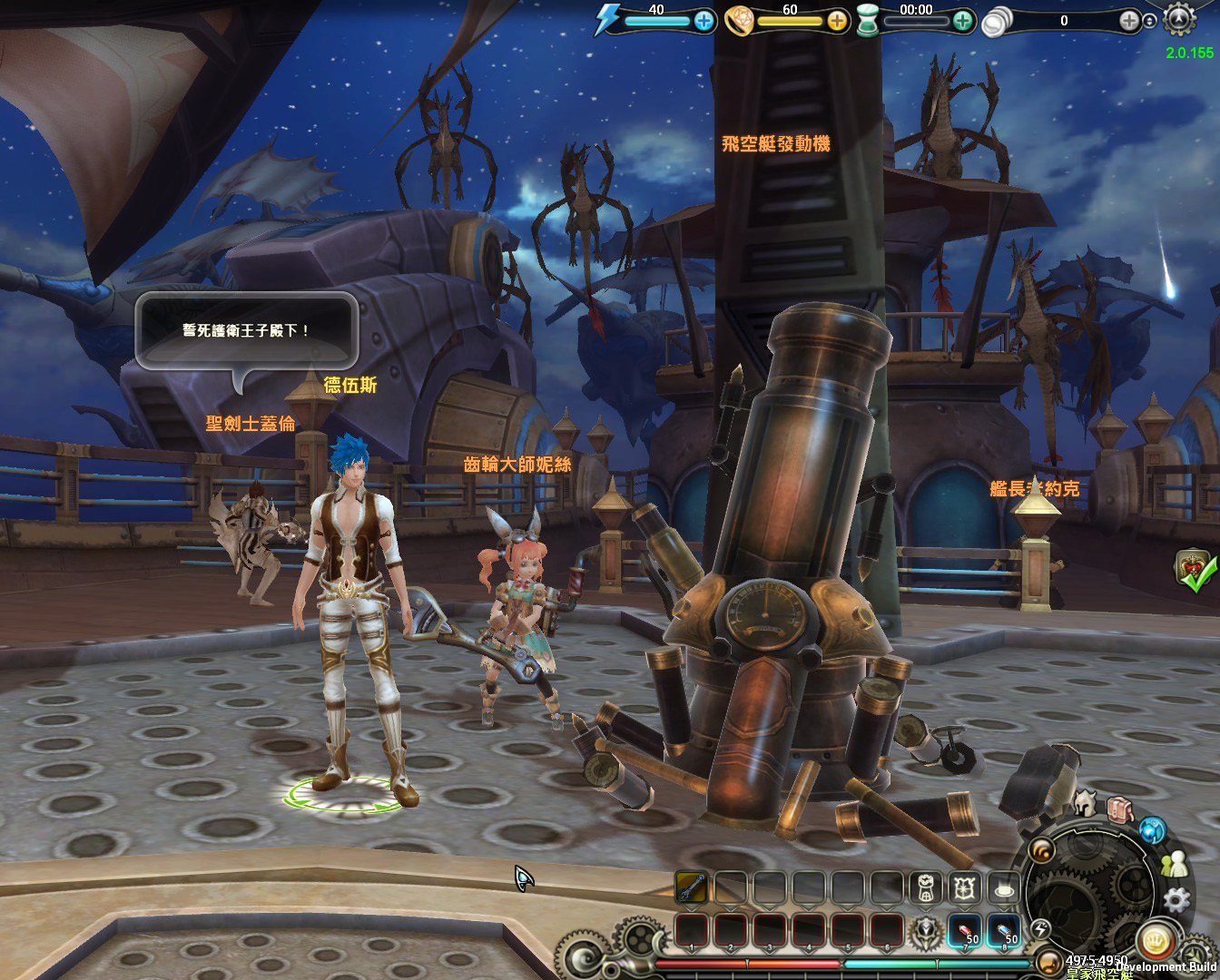Use the blue potion in slot 8
This screenshot has width=1220, height=980.
pos(1004,931)
